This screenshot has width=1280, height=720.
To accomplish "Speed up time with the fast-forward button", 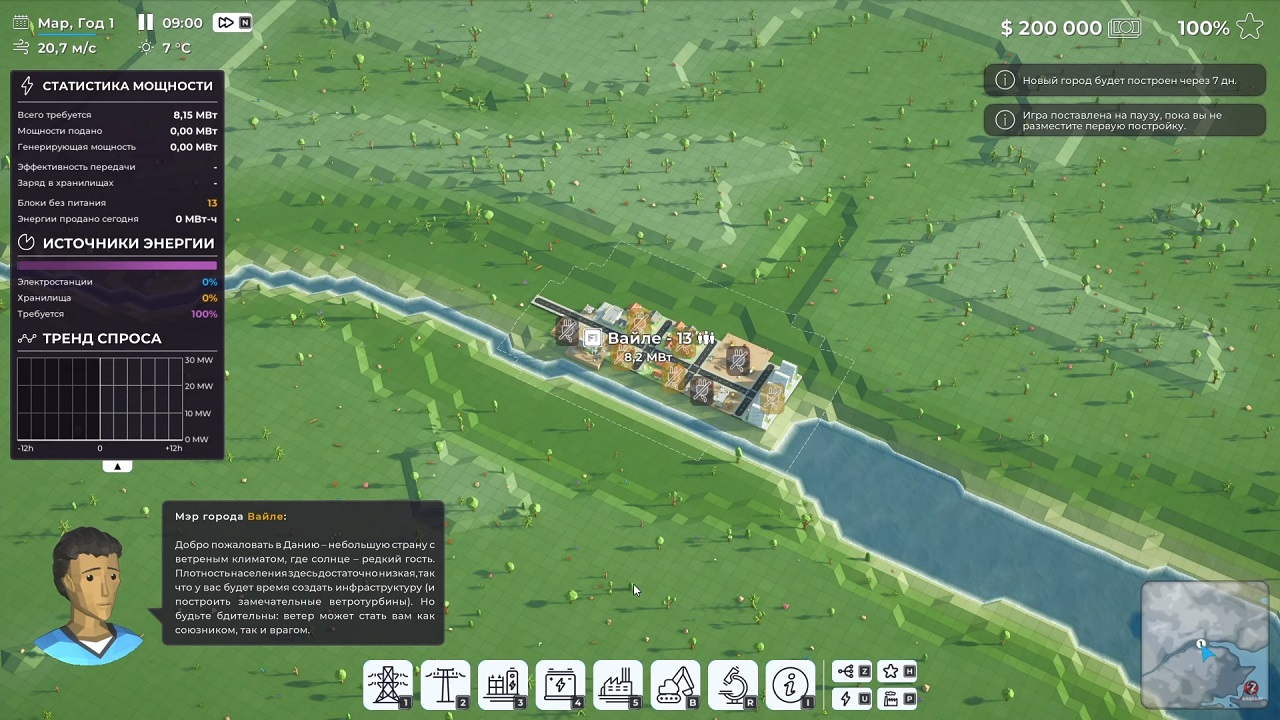I will pyautogui.click(x=226, y=22).
